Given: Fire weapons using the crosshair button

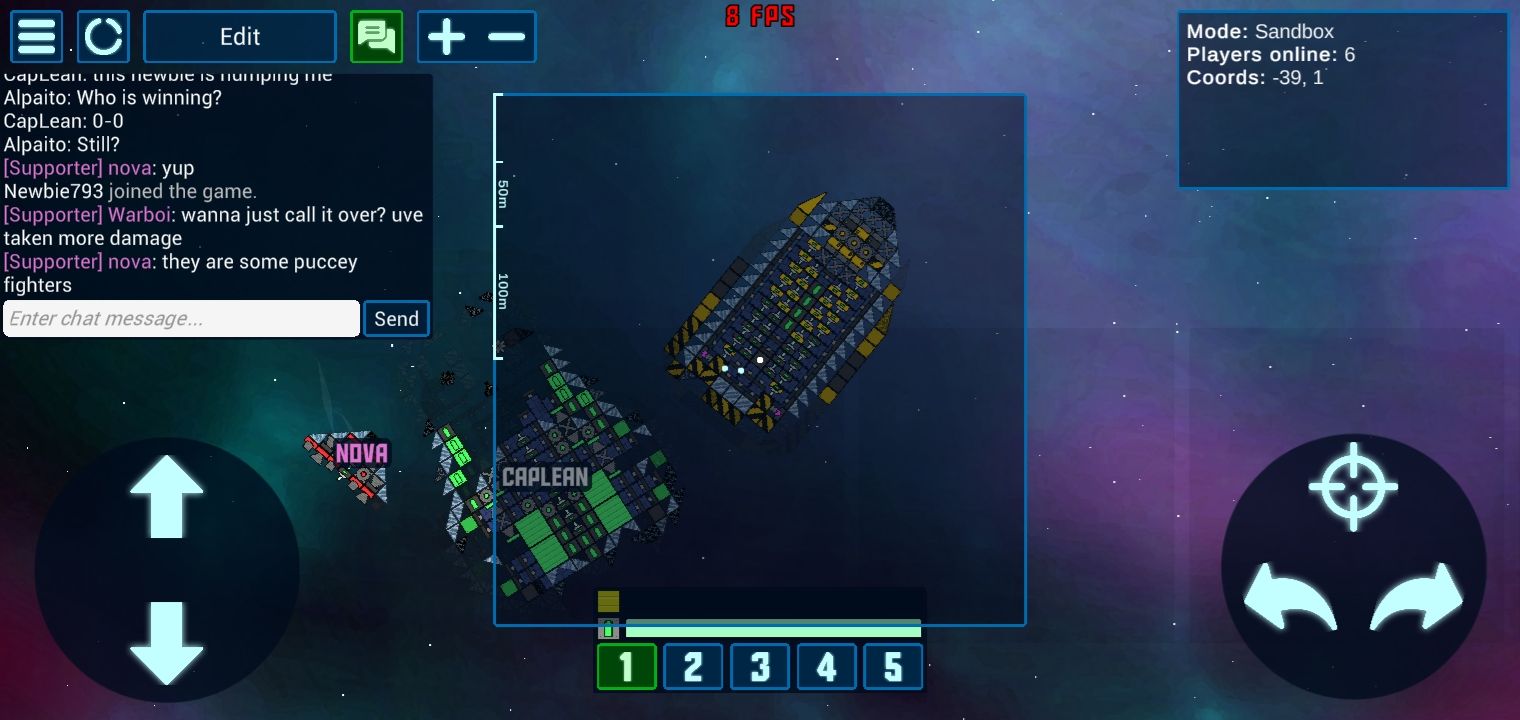Looking at the screenshot, I should 1353,486.
